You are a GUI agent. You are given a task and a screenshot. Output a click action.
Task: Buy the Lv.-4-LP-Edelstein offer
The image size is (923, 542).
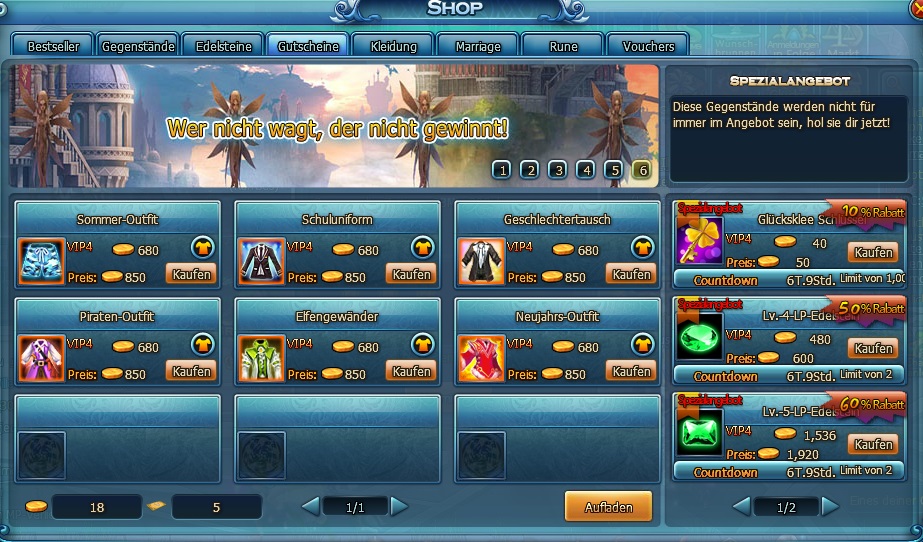[x=872, y=349]
